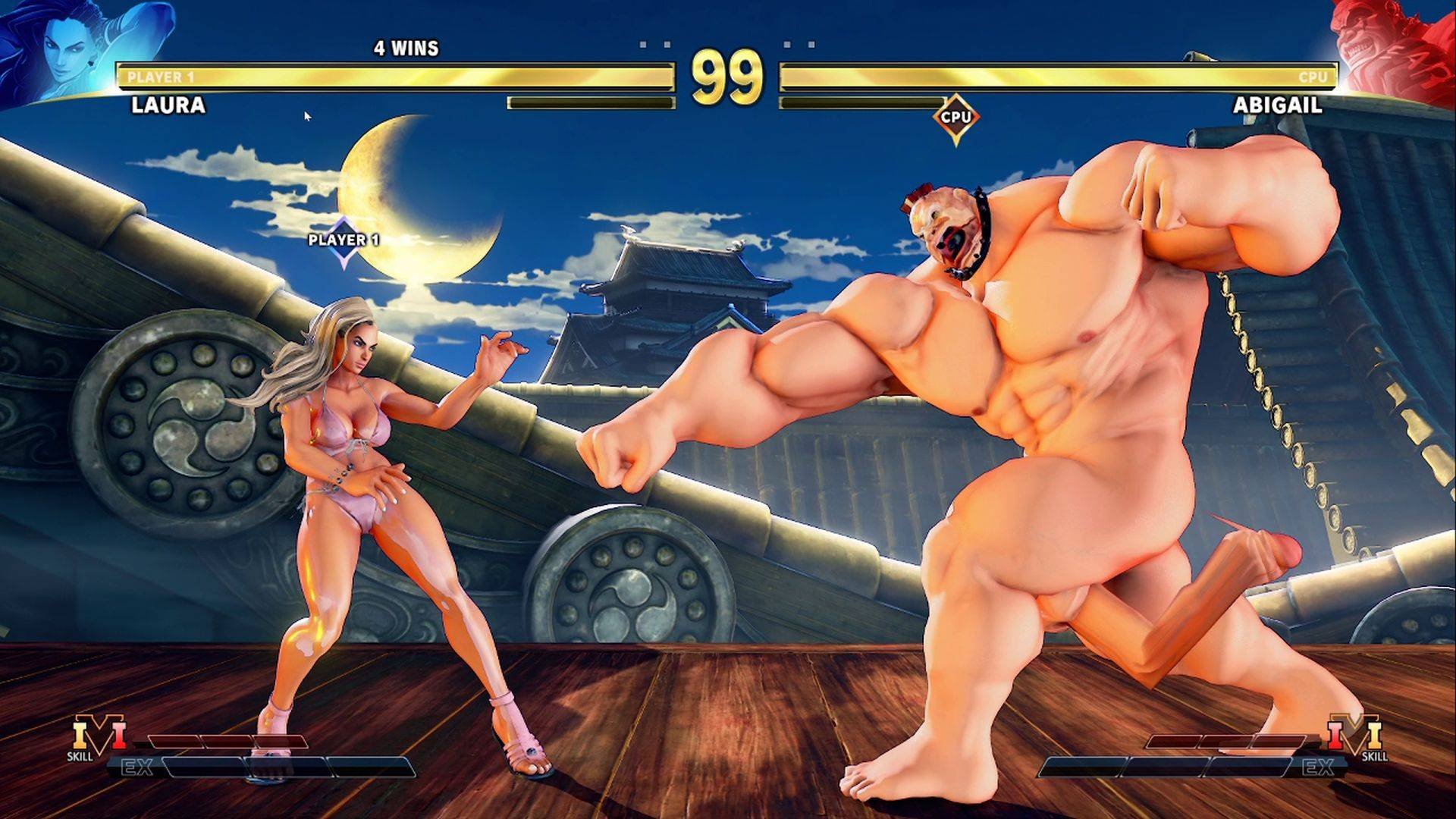1456x819 pixels.
Task: Click the diamond CPU indicator badge
Action: [955, 118]
